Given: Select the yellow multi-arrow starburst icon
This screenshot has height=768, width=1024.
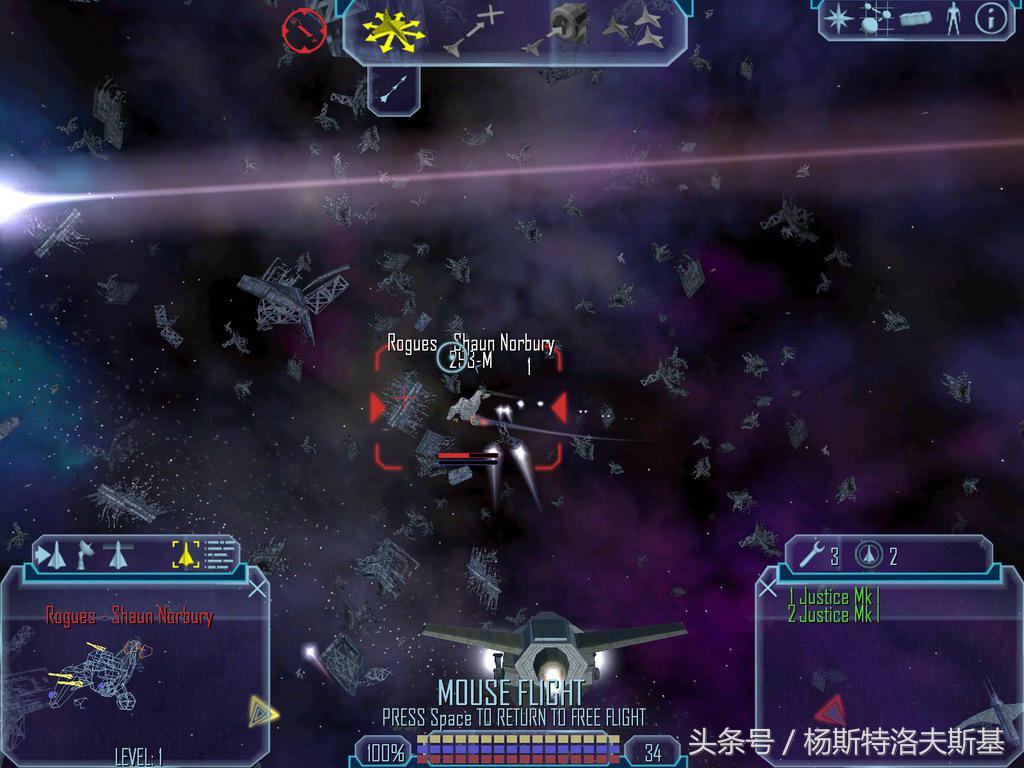Looking at the screenshot, I should 393,31.
